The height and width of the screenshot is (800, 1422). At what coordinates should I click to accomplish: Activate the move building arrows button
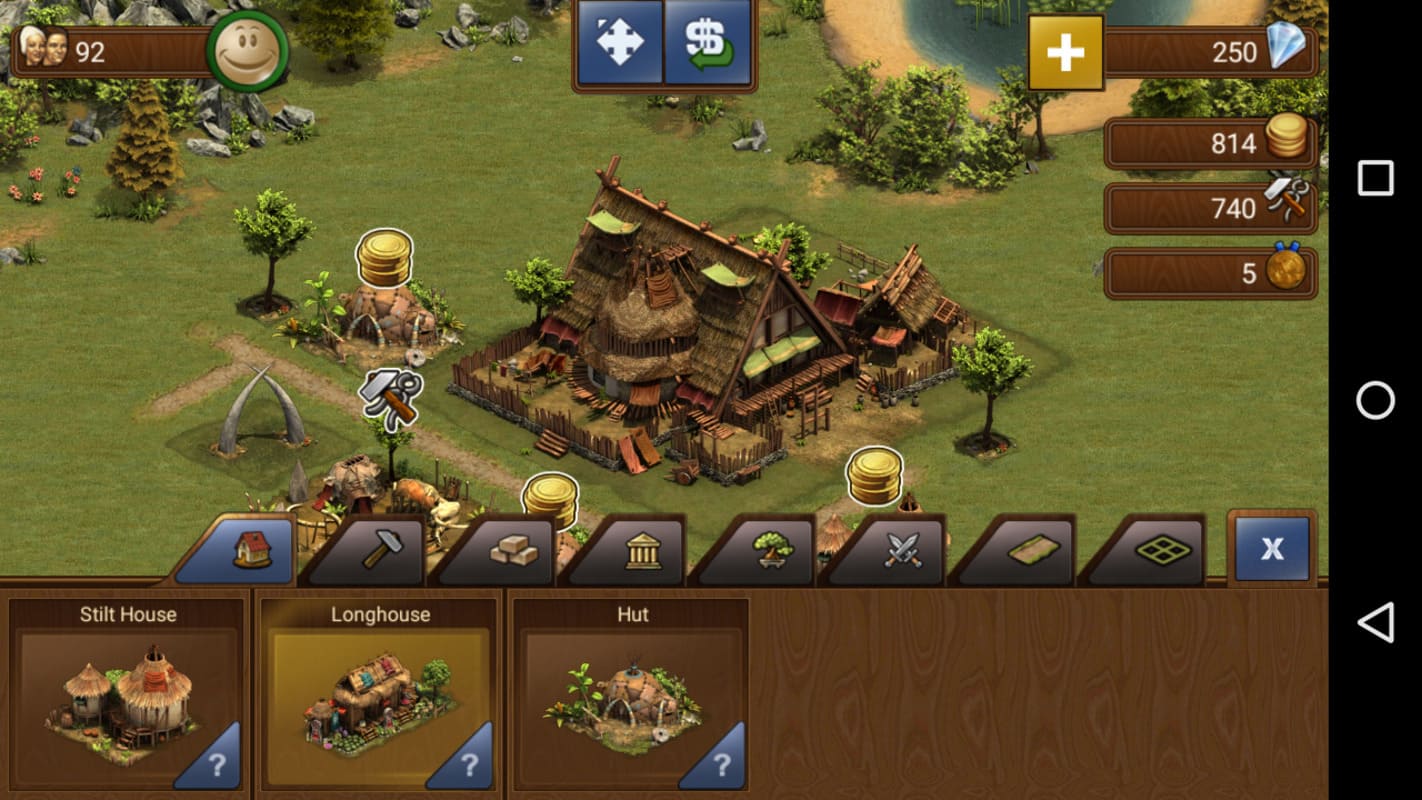pyautogui.click(x=620, y=43)
